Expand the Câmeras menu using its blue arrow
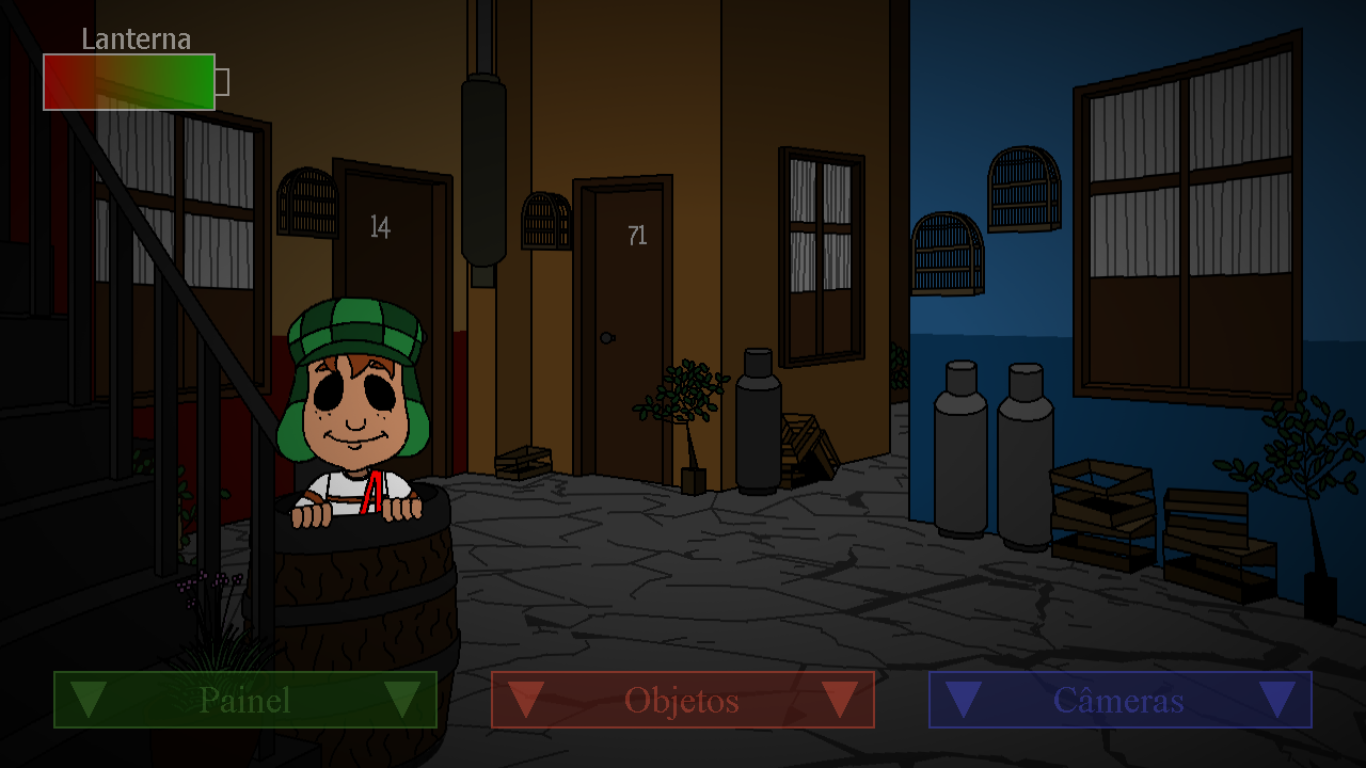The image size is (1366, 768). [962, 700]
